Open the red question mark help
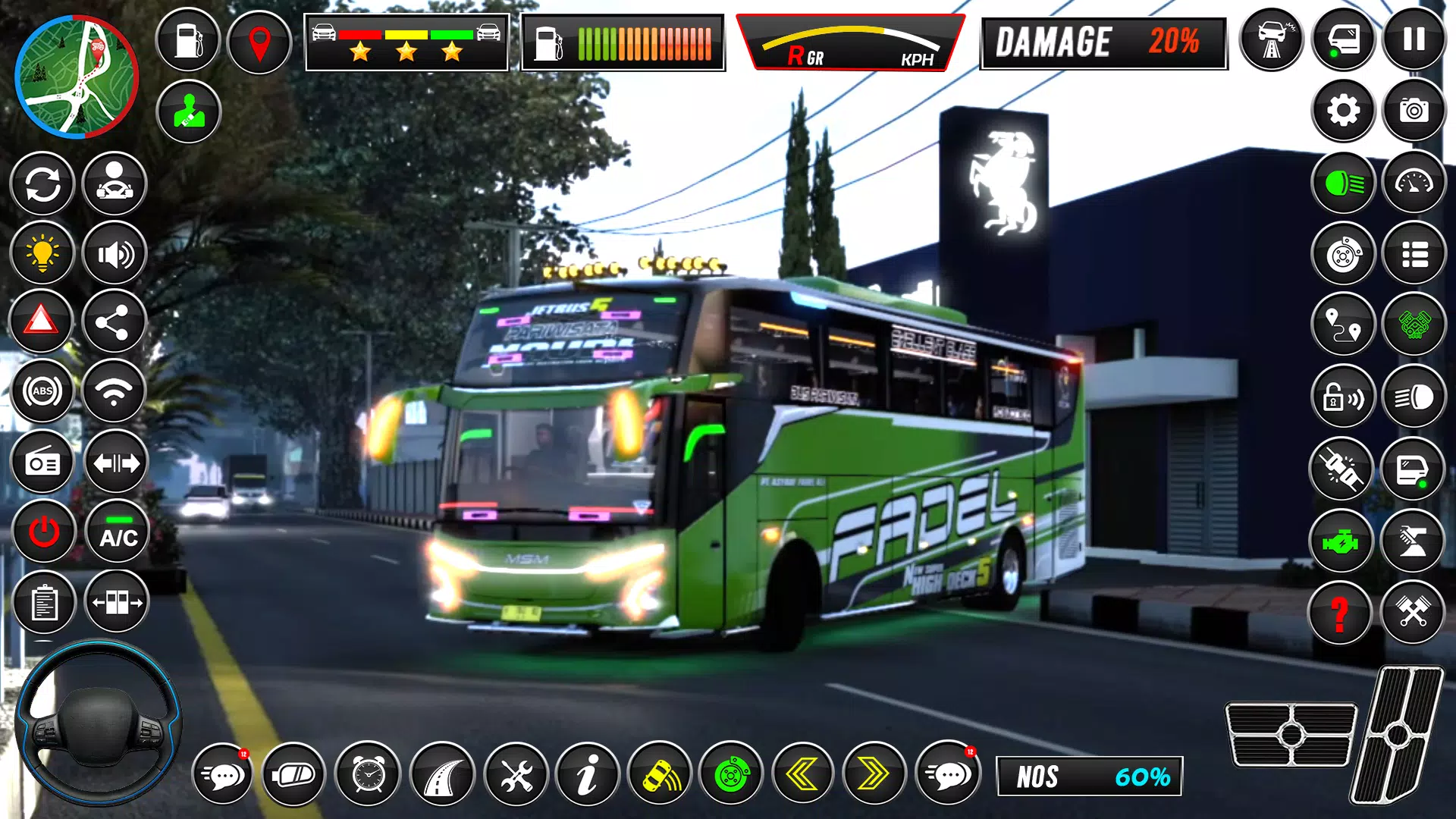 (x=1340, y=613)
